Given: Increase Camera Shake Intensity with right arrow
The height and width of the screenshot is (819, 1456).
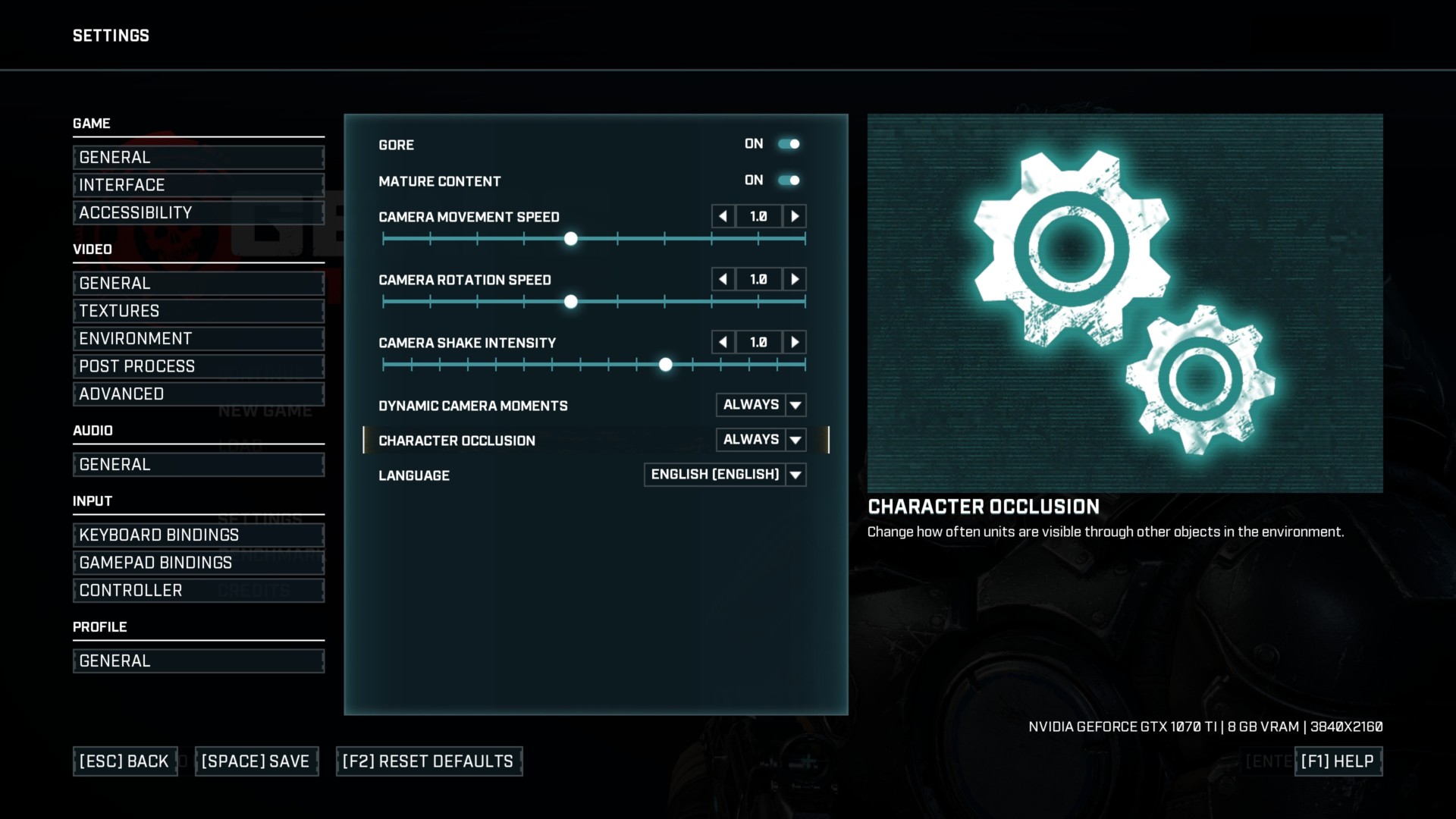Looking at the screenshot, I should point(795,343).
